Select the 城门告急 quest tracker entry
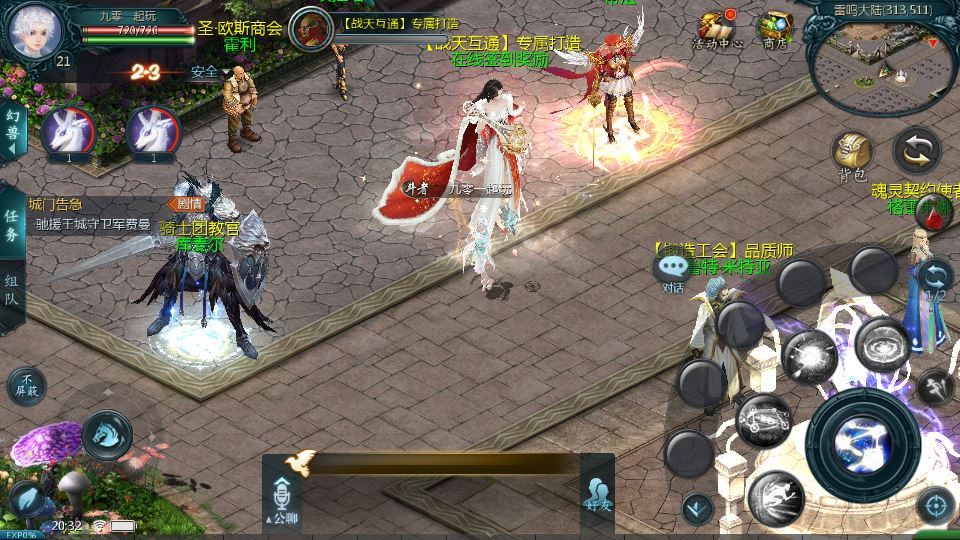 click(x=92, y=215)
